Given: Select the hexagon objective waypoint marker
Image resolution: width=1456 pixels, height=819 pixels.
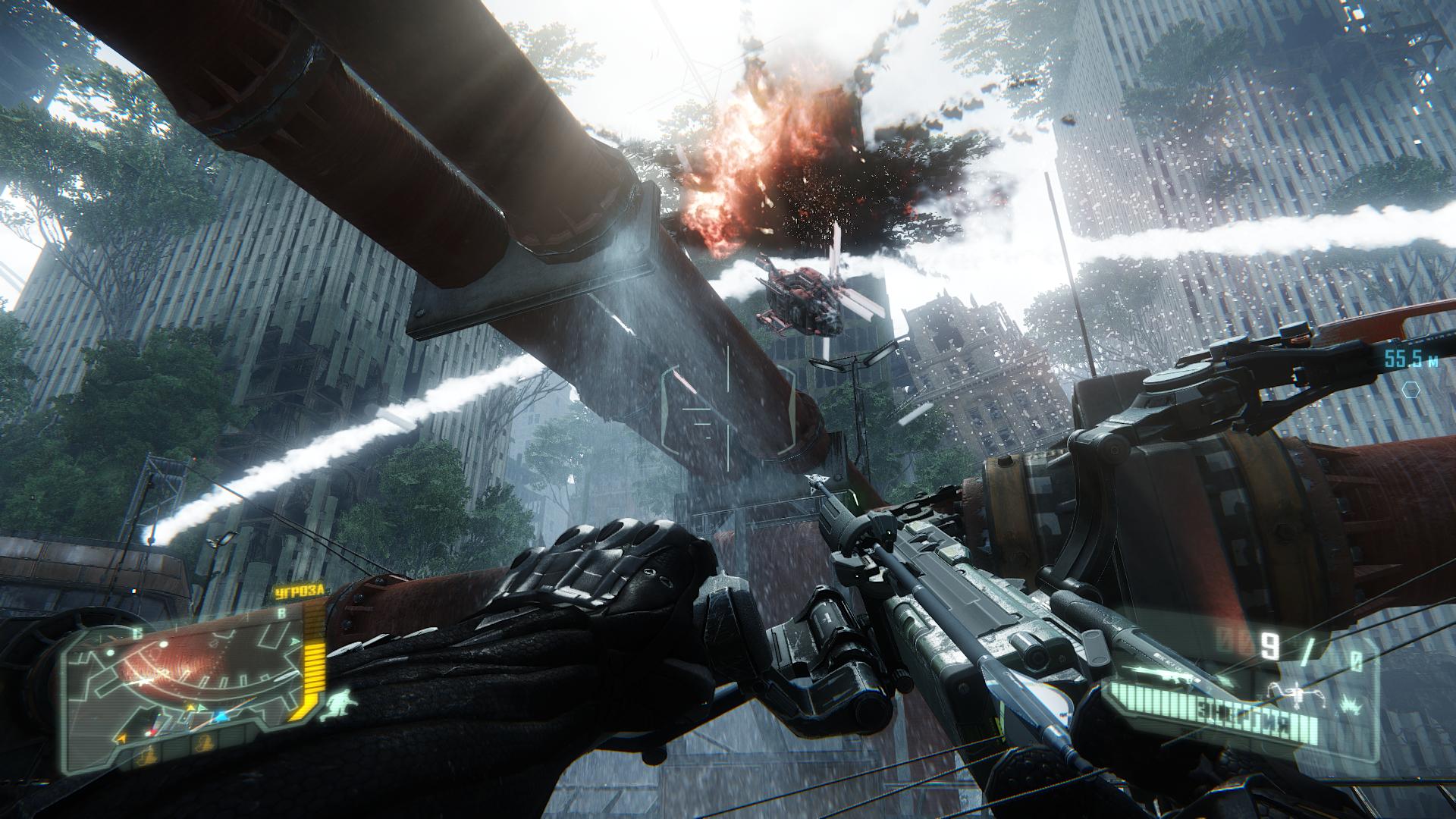Looking at the screenshot, I should coord(1411,391).
